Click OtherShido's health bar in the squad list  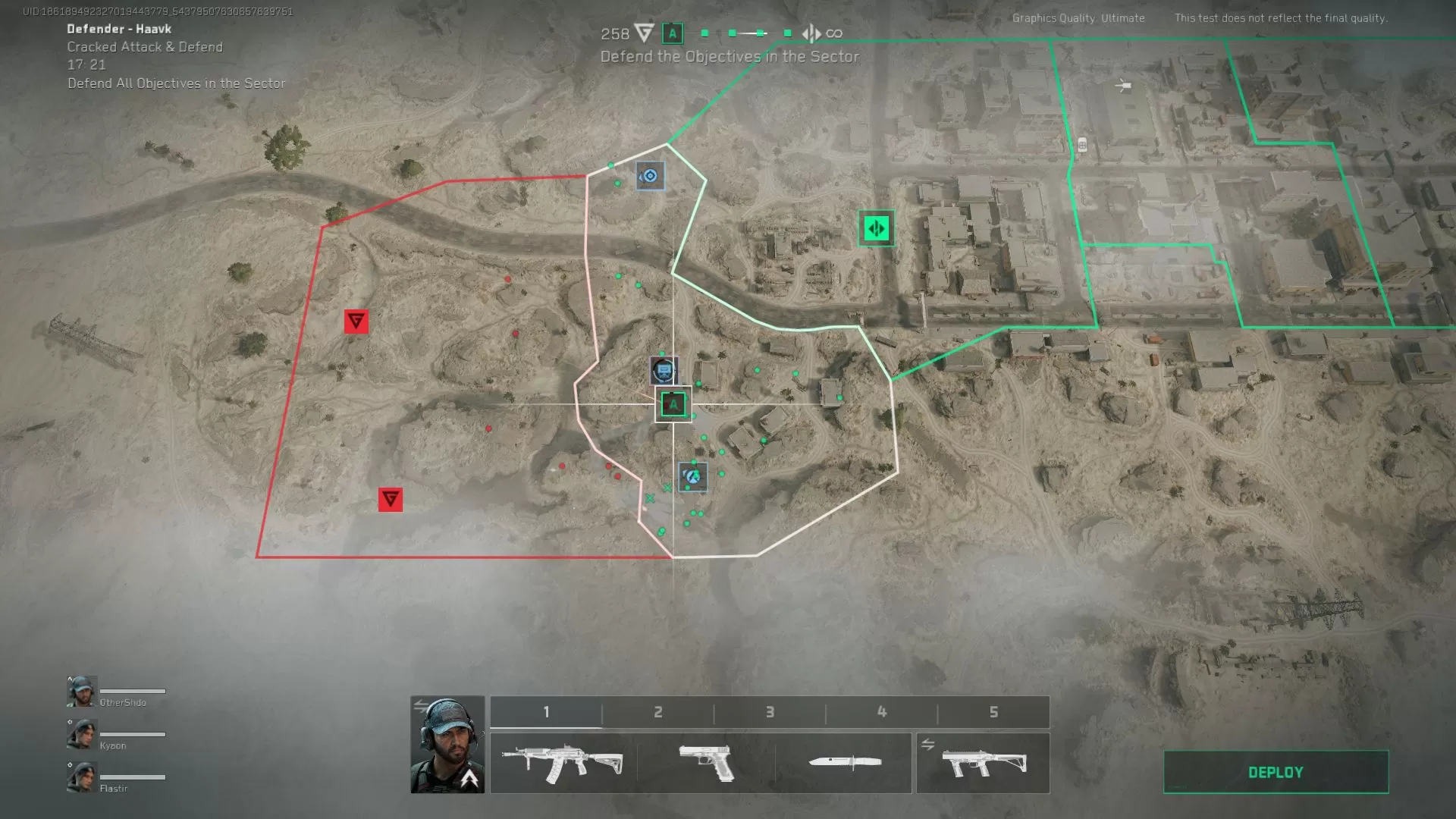(x=133, y=692)
